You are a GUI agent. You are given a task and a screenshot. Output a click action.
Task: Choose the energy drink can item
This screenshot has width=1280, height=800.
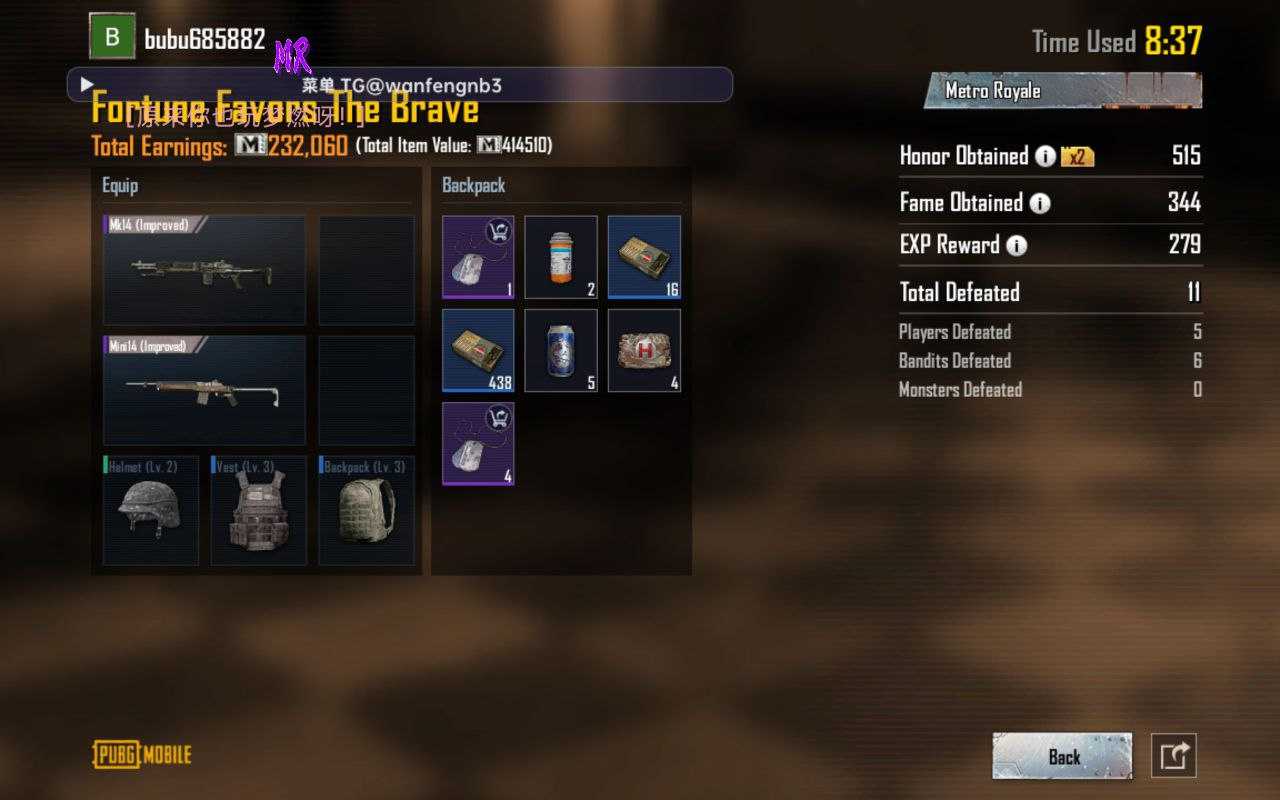(x=561, y=350)
